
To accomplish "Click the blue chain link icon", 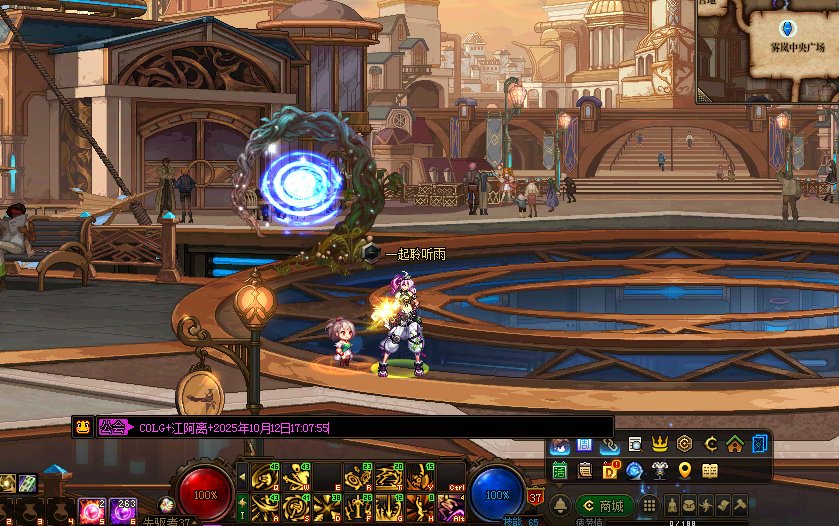I will pos(610,444).
